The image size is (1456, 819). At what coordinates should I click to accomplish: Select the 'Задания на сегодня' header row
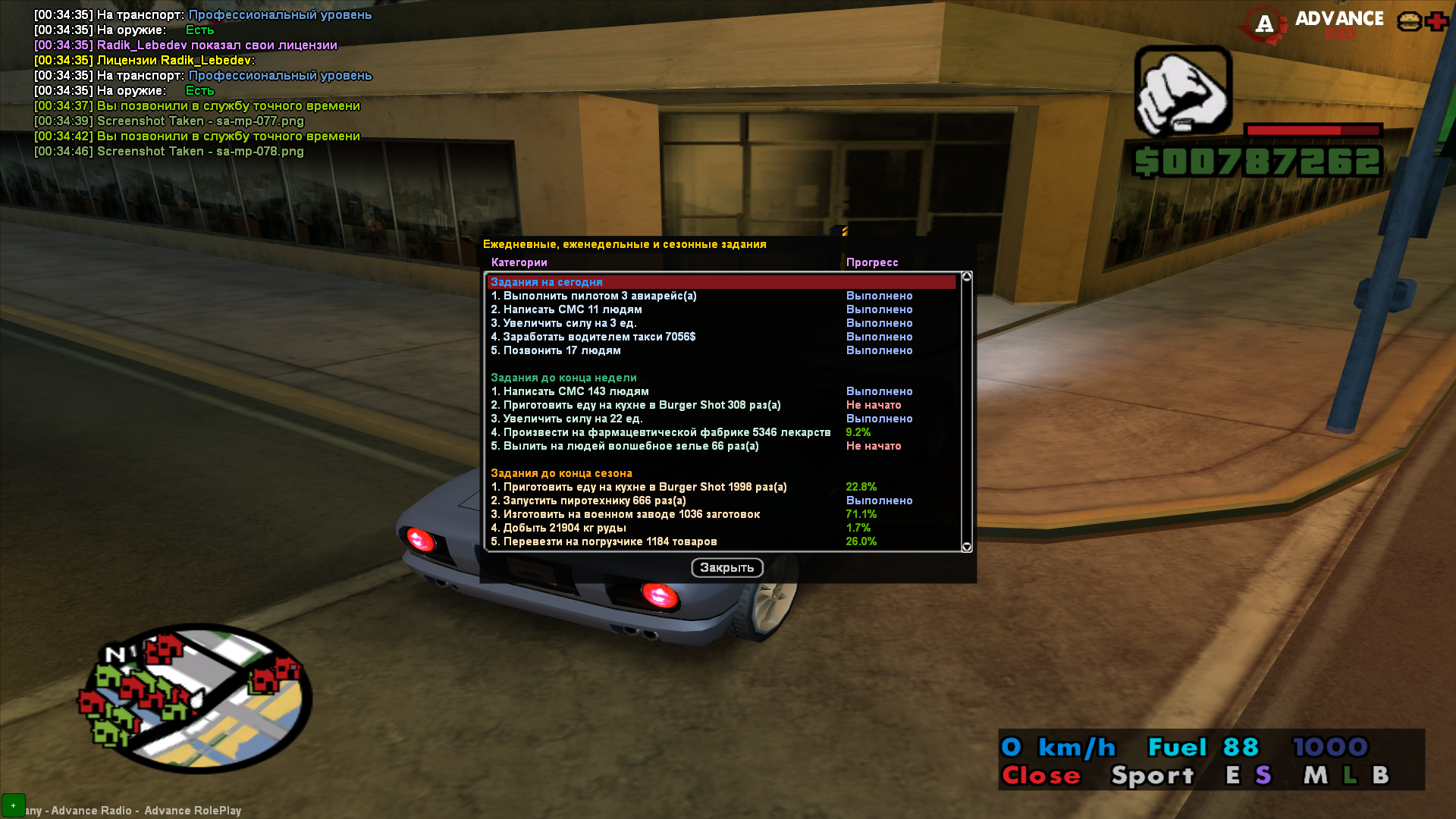[x=546, y=282]
